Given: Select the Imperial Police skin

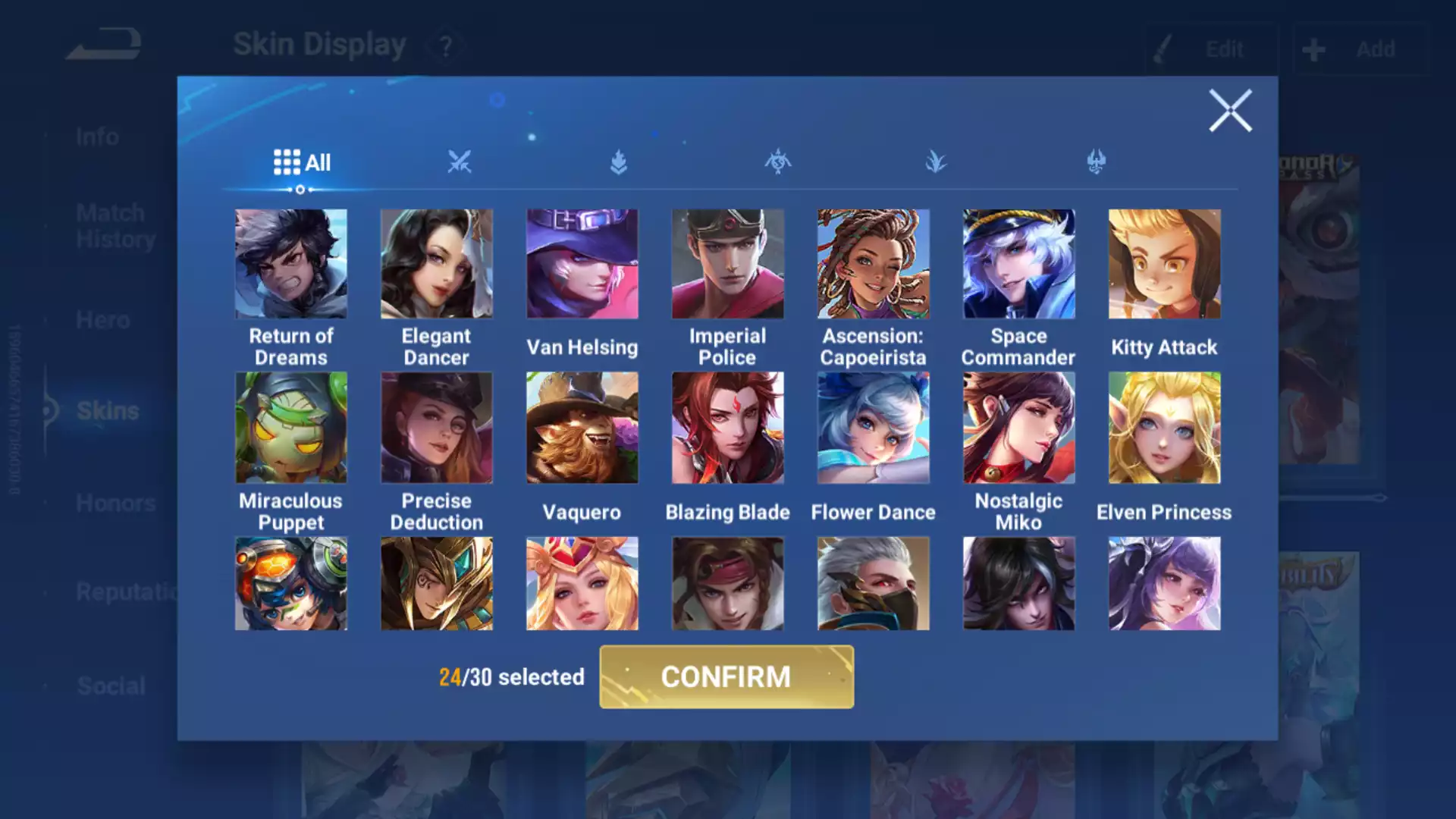Looking at the screenshot, I should (727, 264).
